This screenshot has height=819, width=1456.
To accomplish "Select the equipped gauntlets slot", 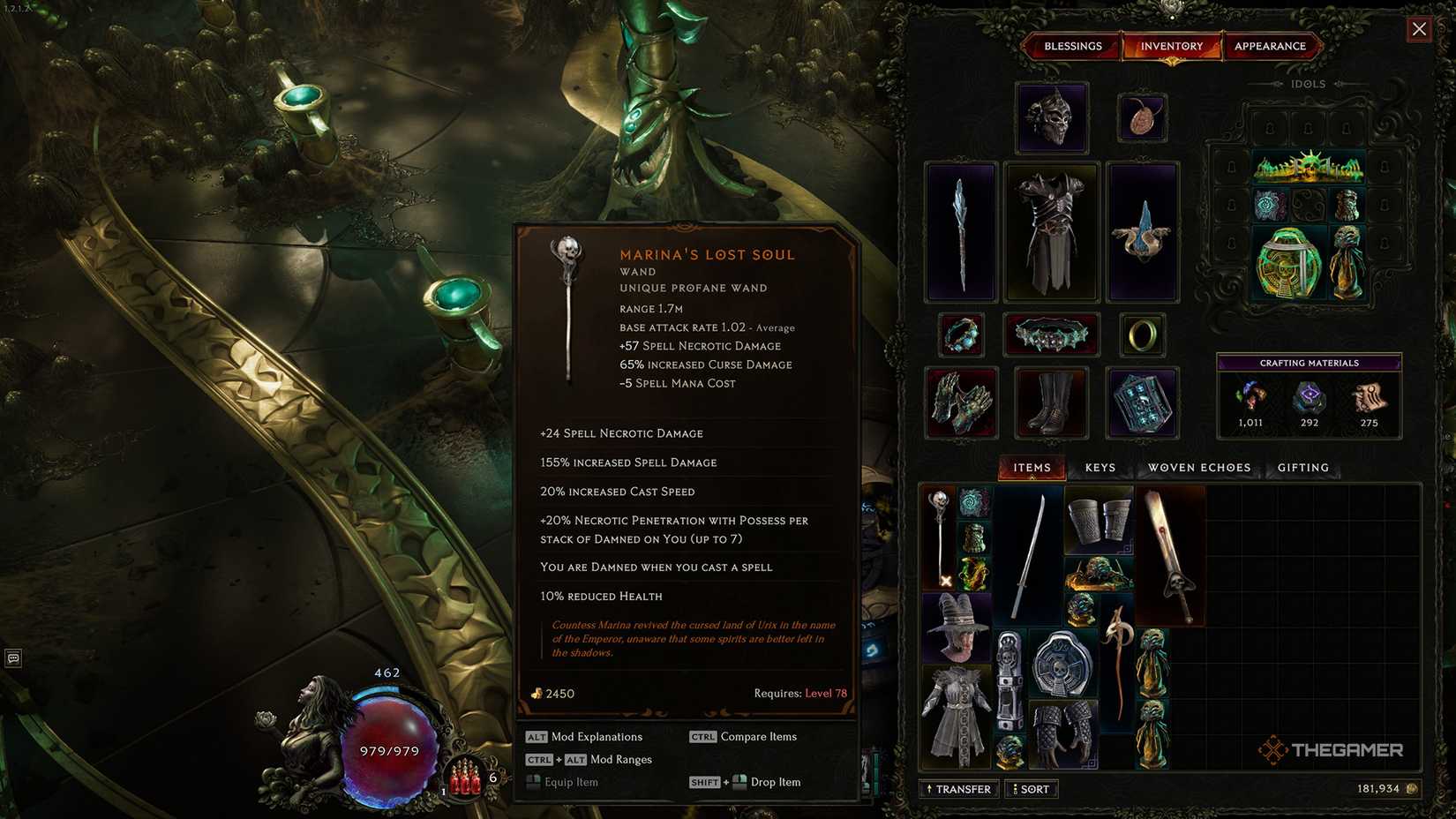I will tap(961, 402).
